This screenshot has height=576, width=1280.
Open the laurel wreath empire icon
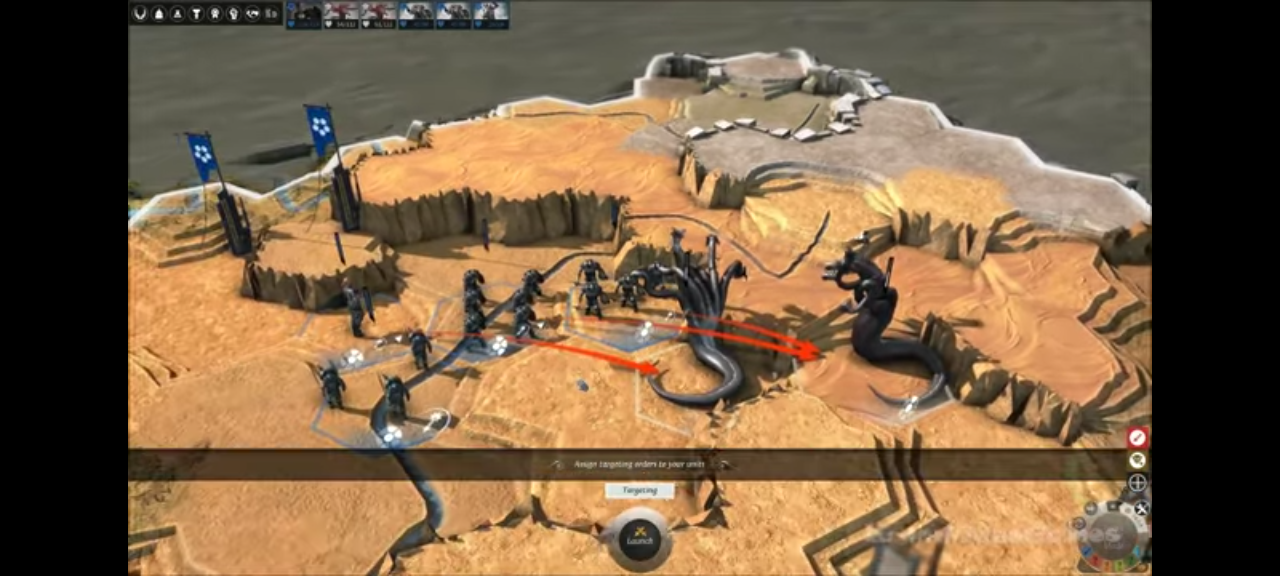(x=140, y=13)
